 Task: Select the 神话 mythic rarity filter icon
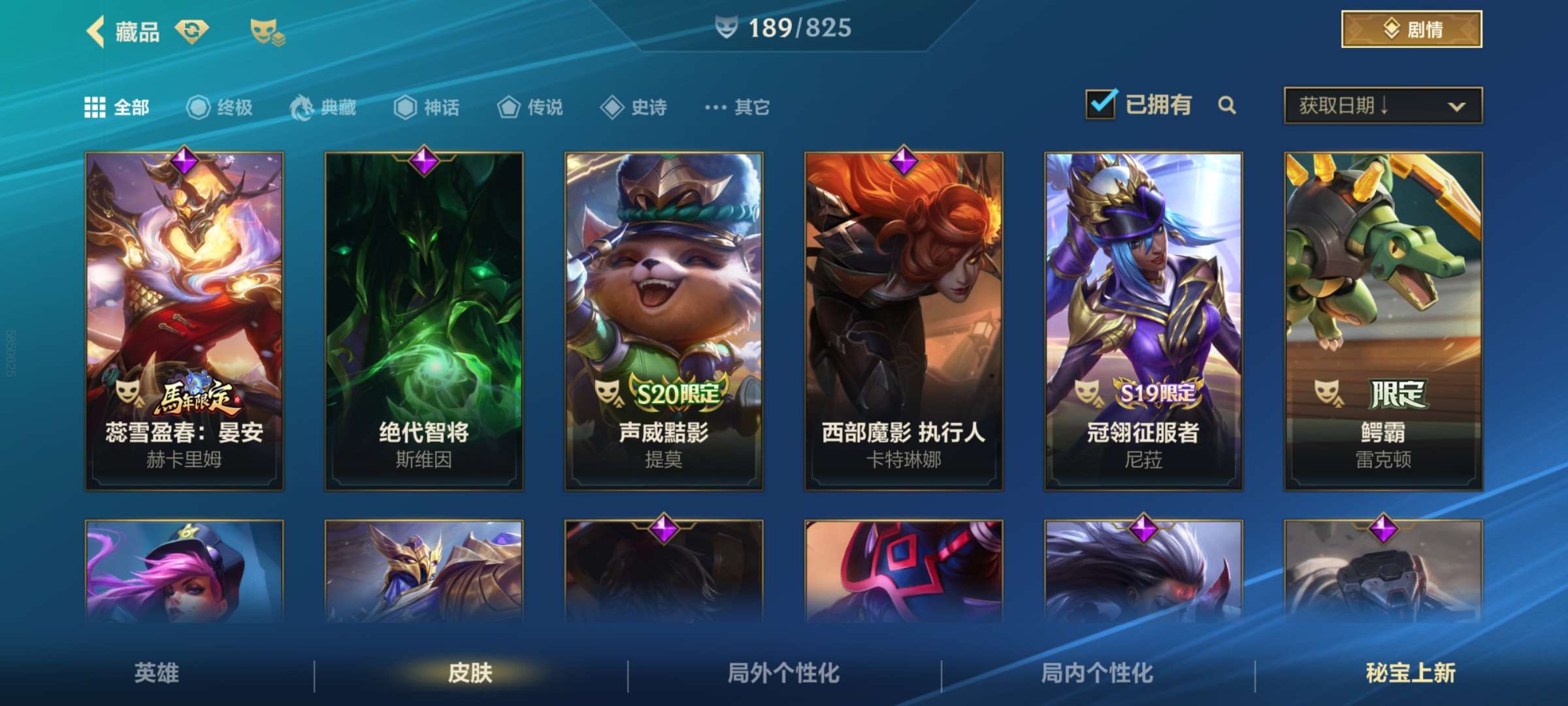pyautogui.click(x=406, y=108)
